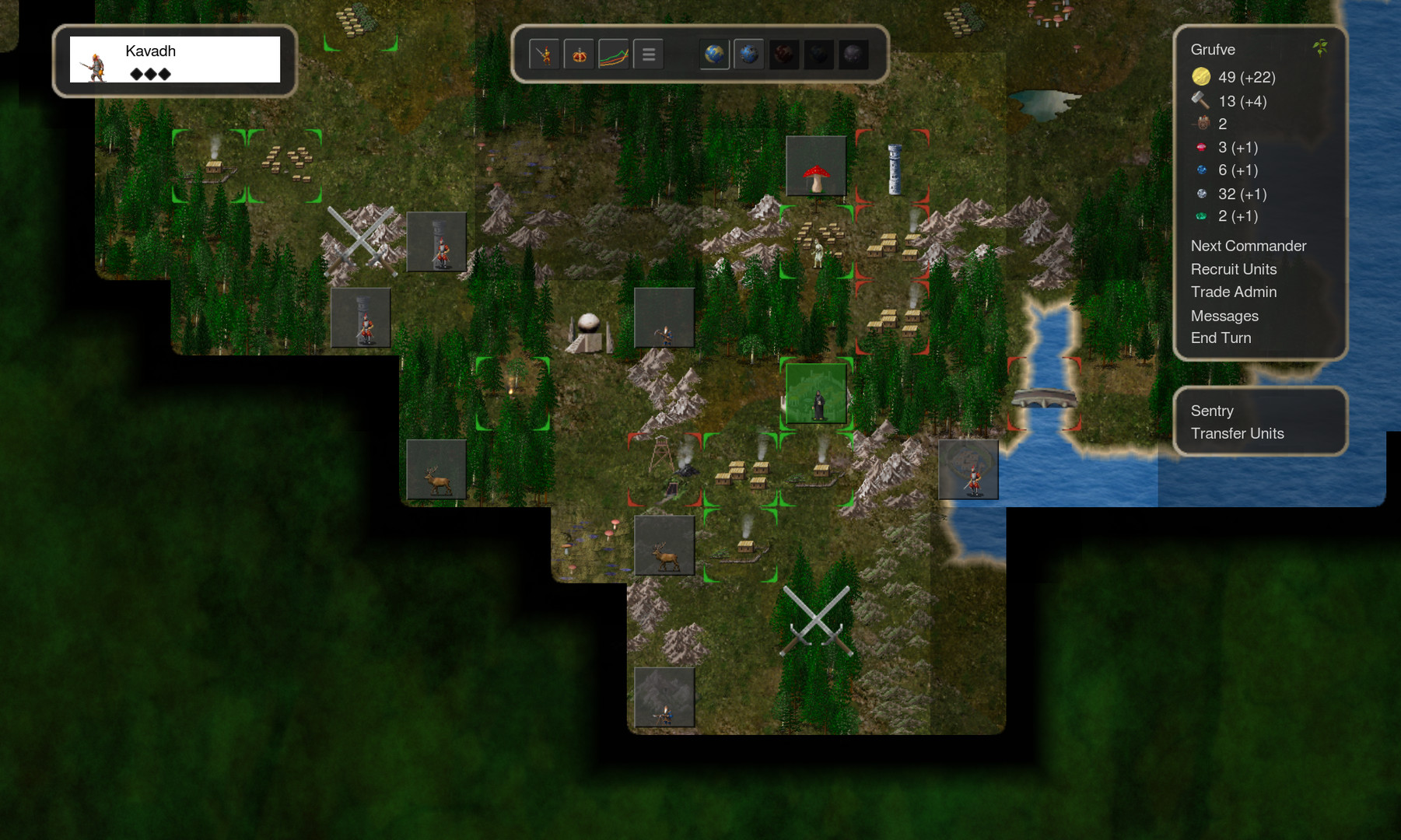Switch to the dark red planet plane

pyautogui.click(x=785, y=54)
